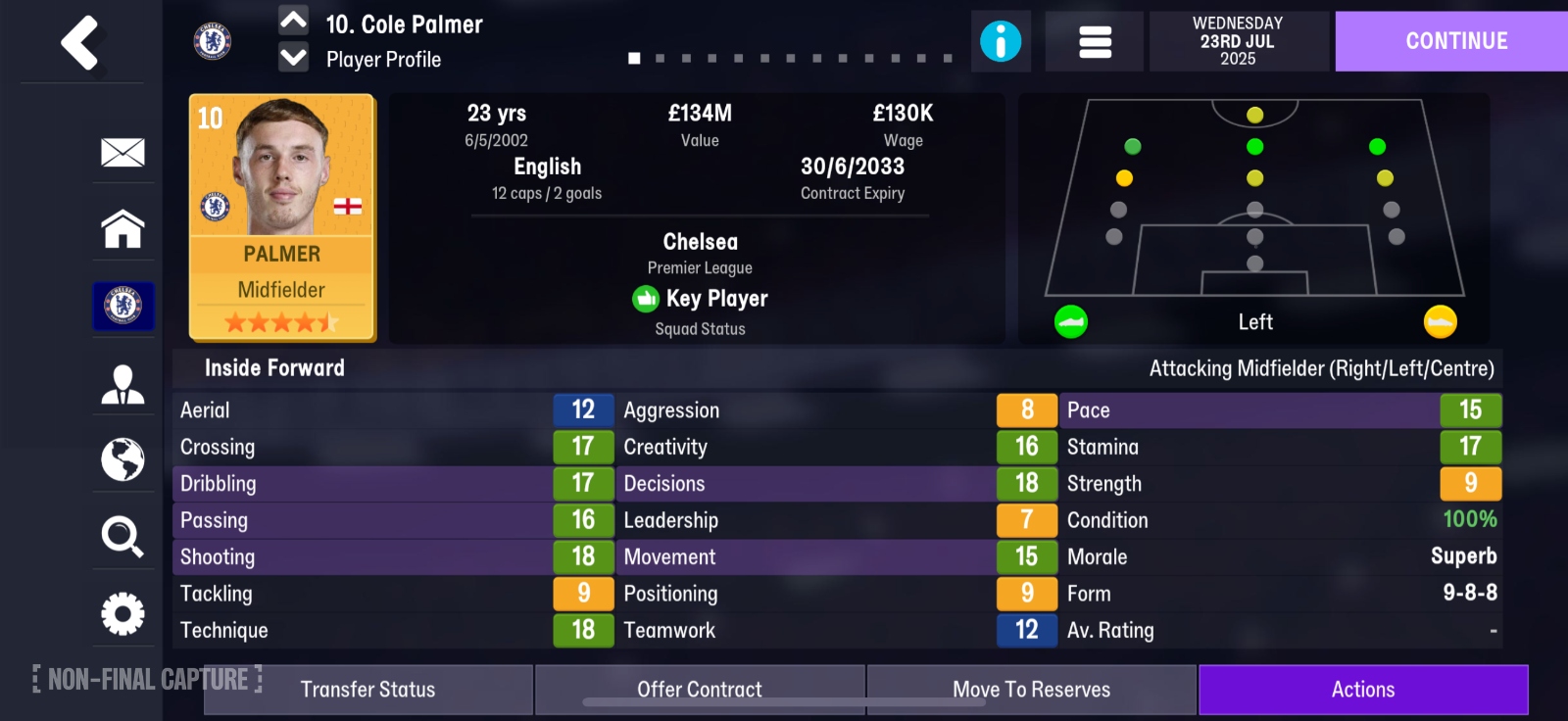
Task: Select the first page dot in profile navigation
Action: 633,58
